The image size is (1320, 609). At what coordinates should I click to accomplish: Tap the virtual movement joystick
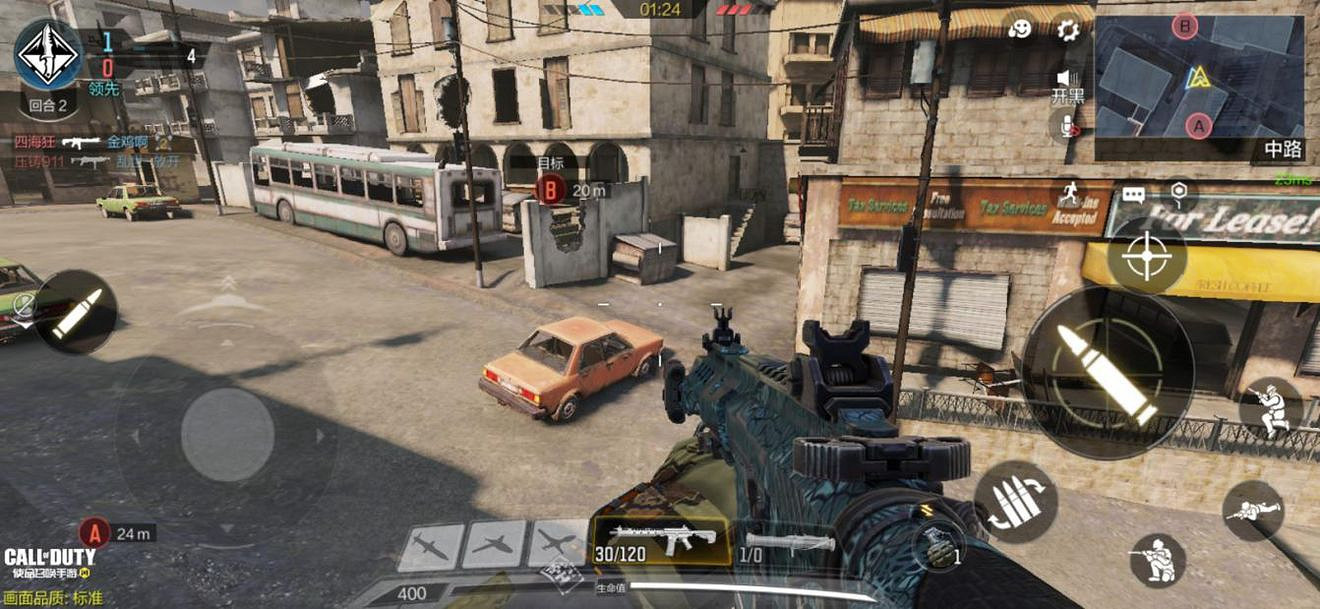228,434
